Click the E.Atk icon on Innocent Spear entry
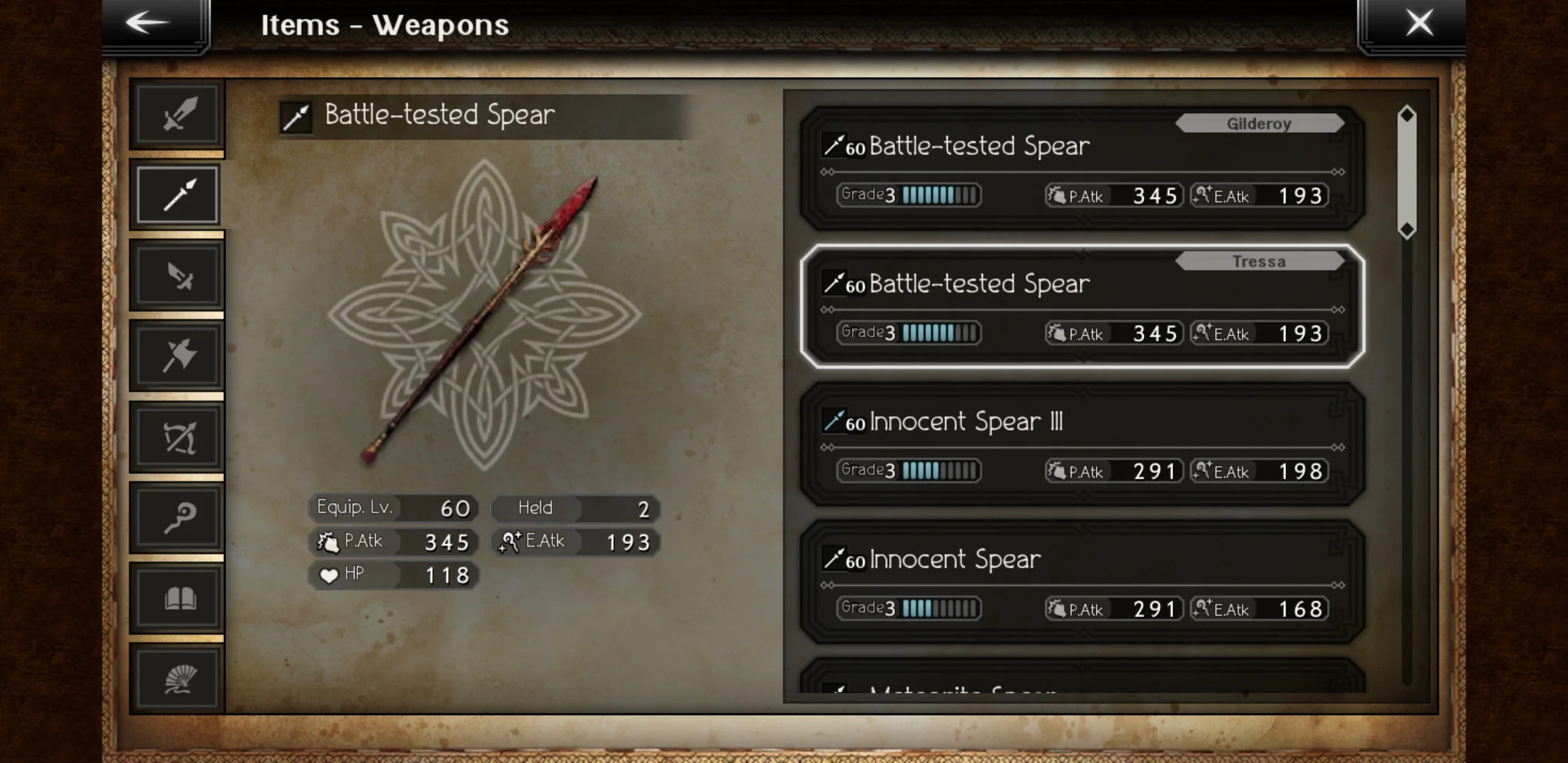The height and width of the screenshot is (763, 1568). (x=1203, y=608)
